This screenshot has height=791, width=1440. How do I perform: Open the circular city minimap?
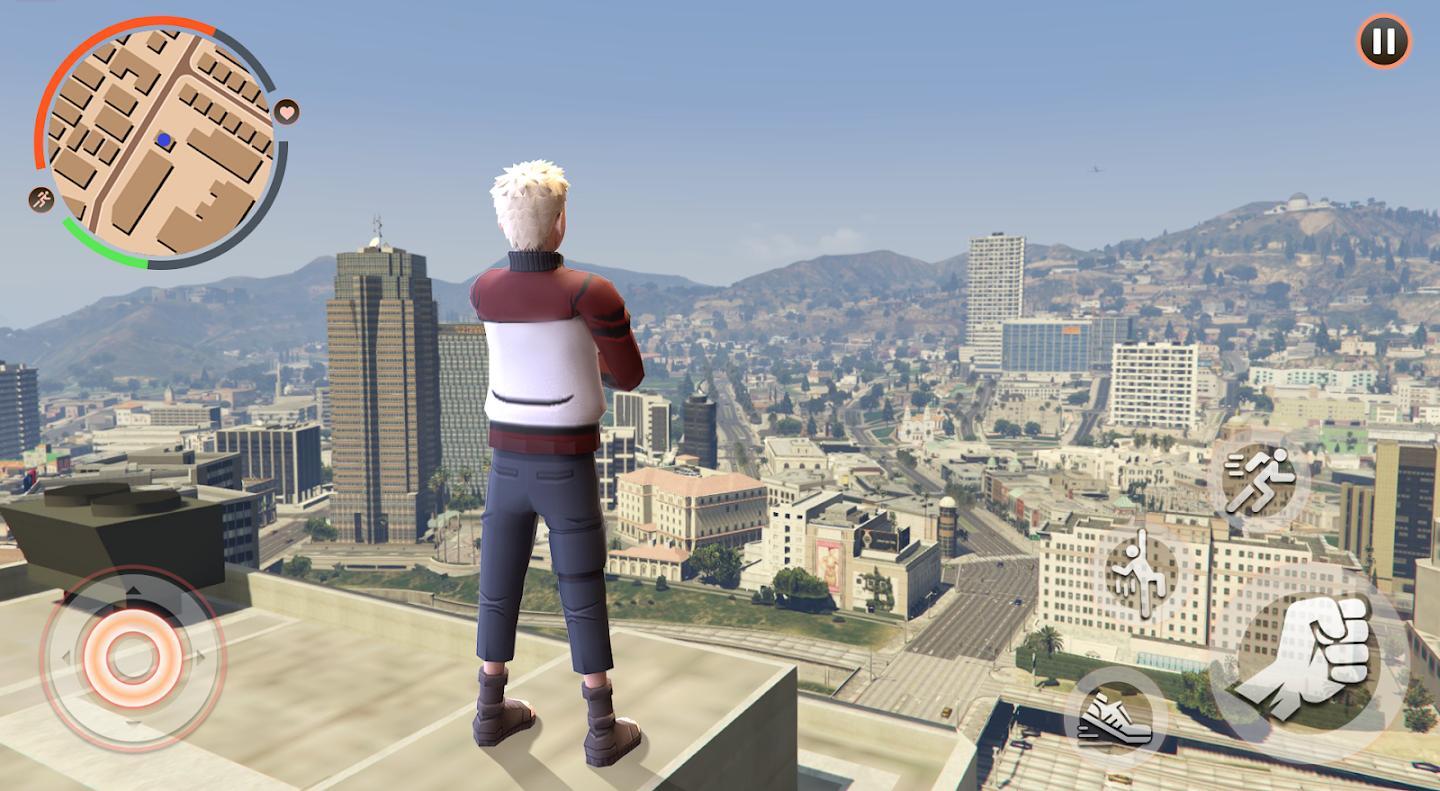(x=160, y=141)
